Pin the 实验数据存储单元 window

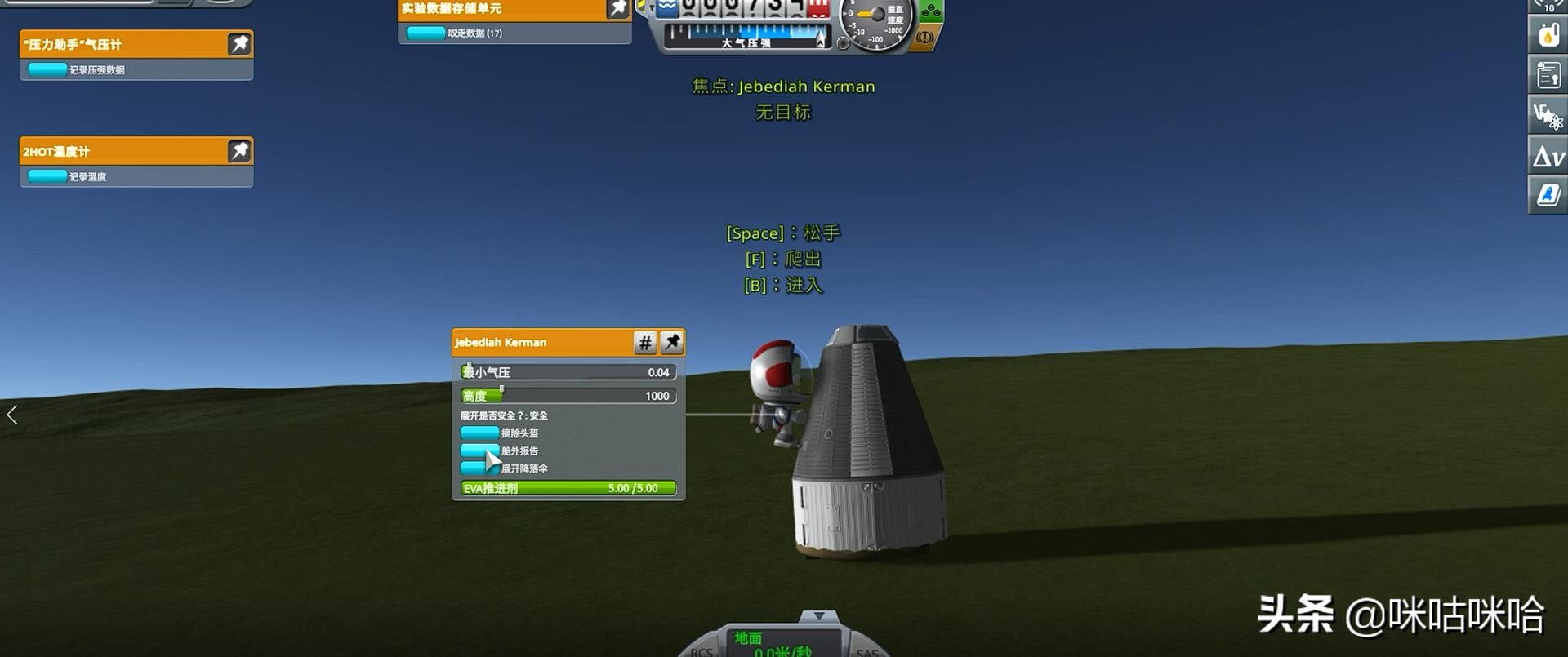(618, 8)
